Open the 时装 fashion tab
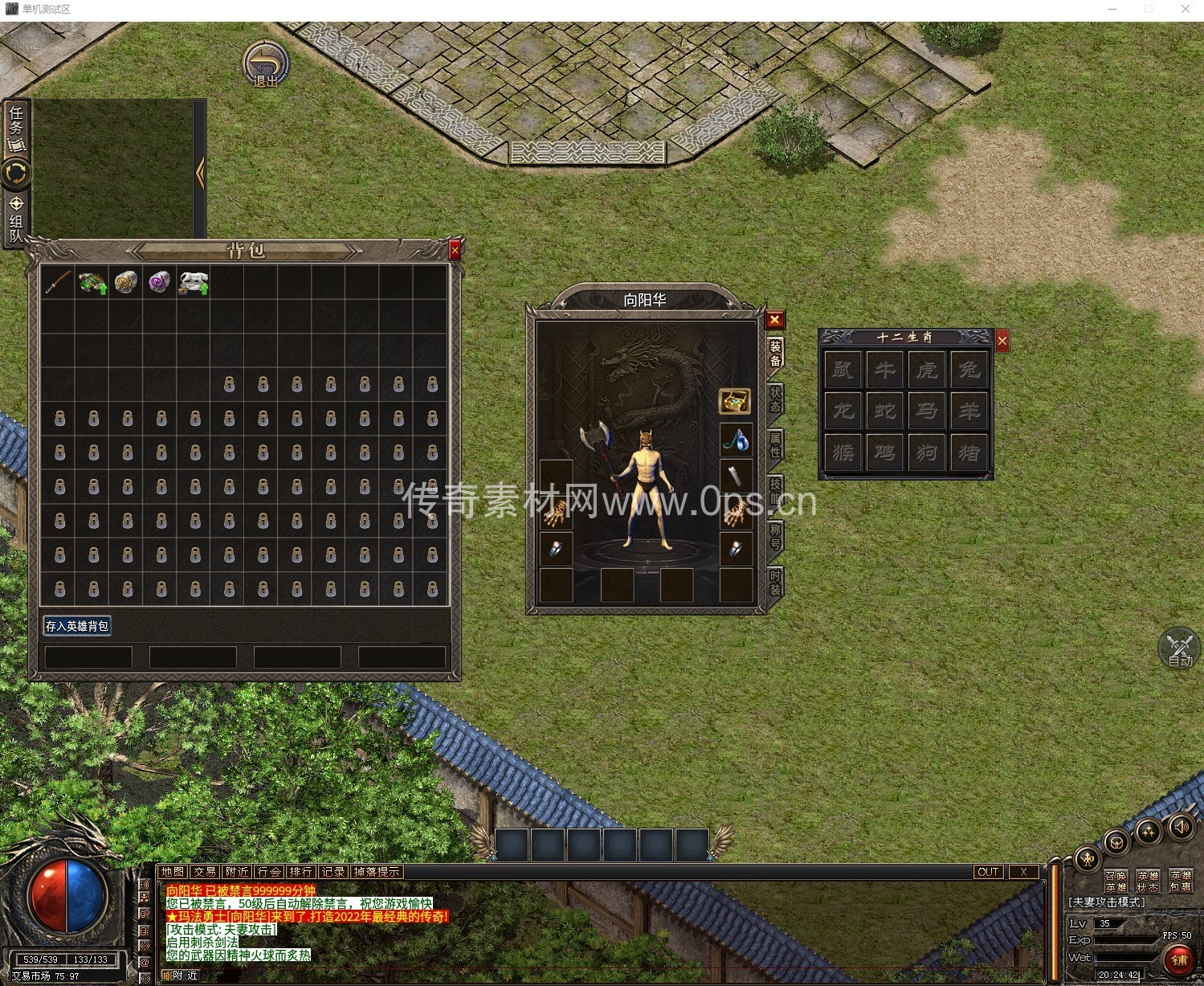This screenshot has height=986, width=1204. click(775, 581)
